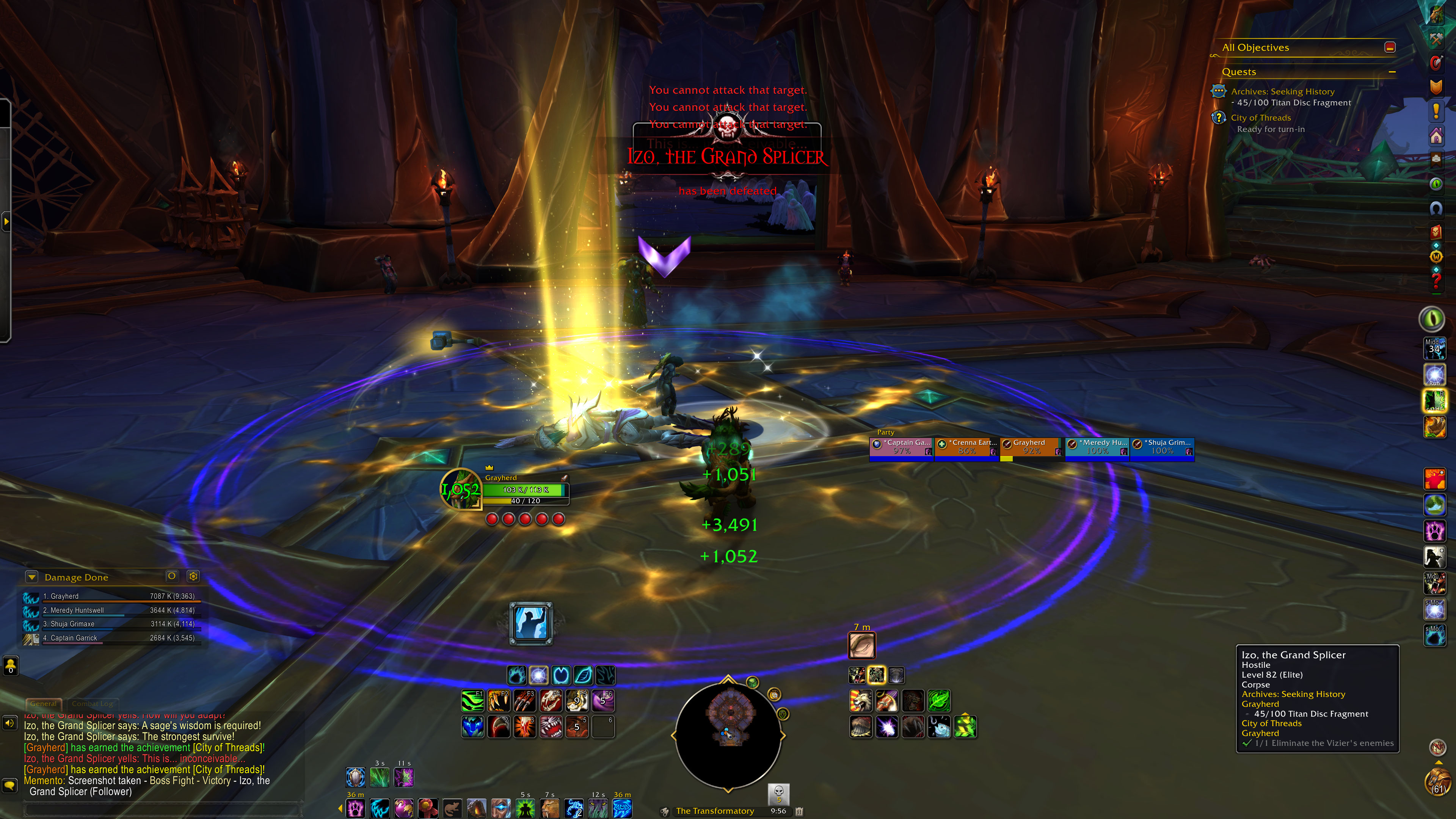Select the City of Threads quest entry
1456x819 pixels.
pyautogui.click(x=1260, y=118)
